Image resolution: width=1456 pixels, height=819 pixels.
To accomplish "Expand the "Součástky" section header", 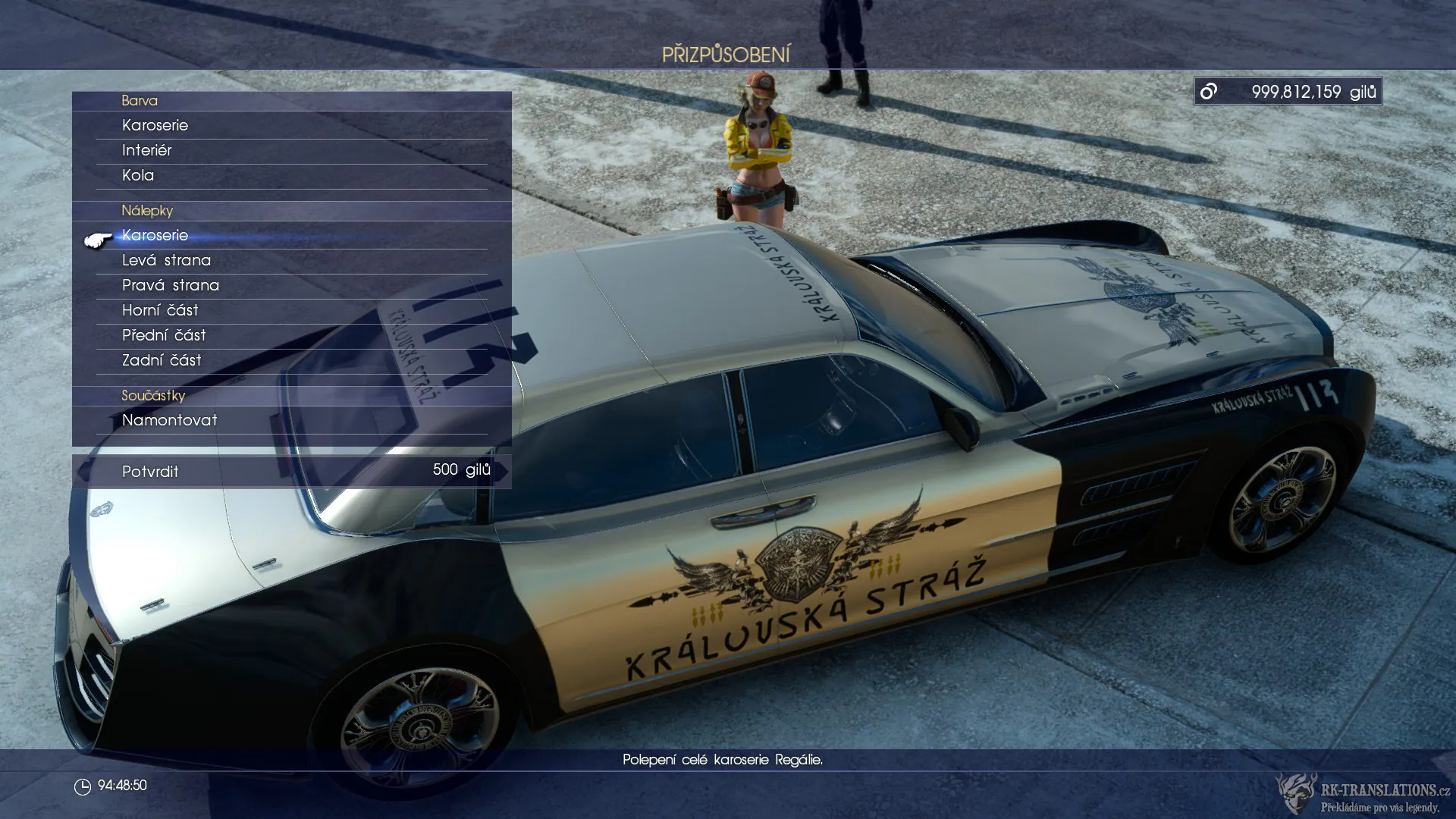I will [154, 395].
